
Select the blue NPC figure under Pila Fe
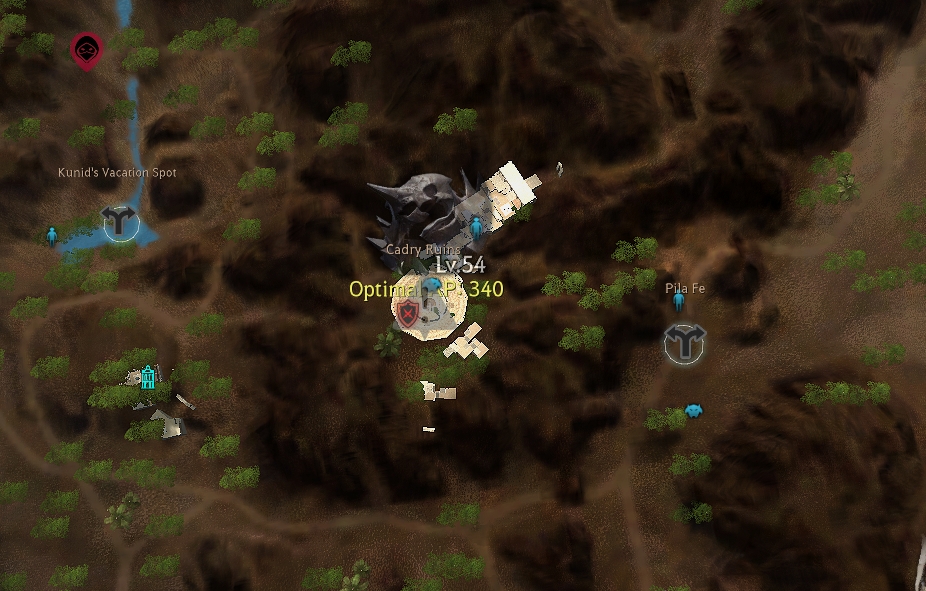pyautogui.click(x=678, y=300)
